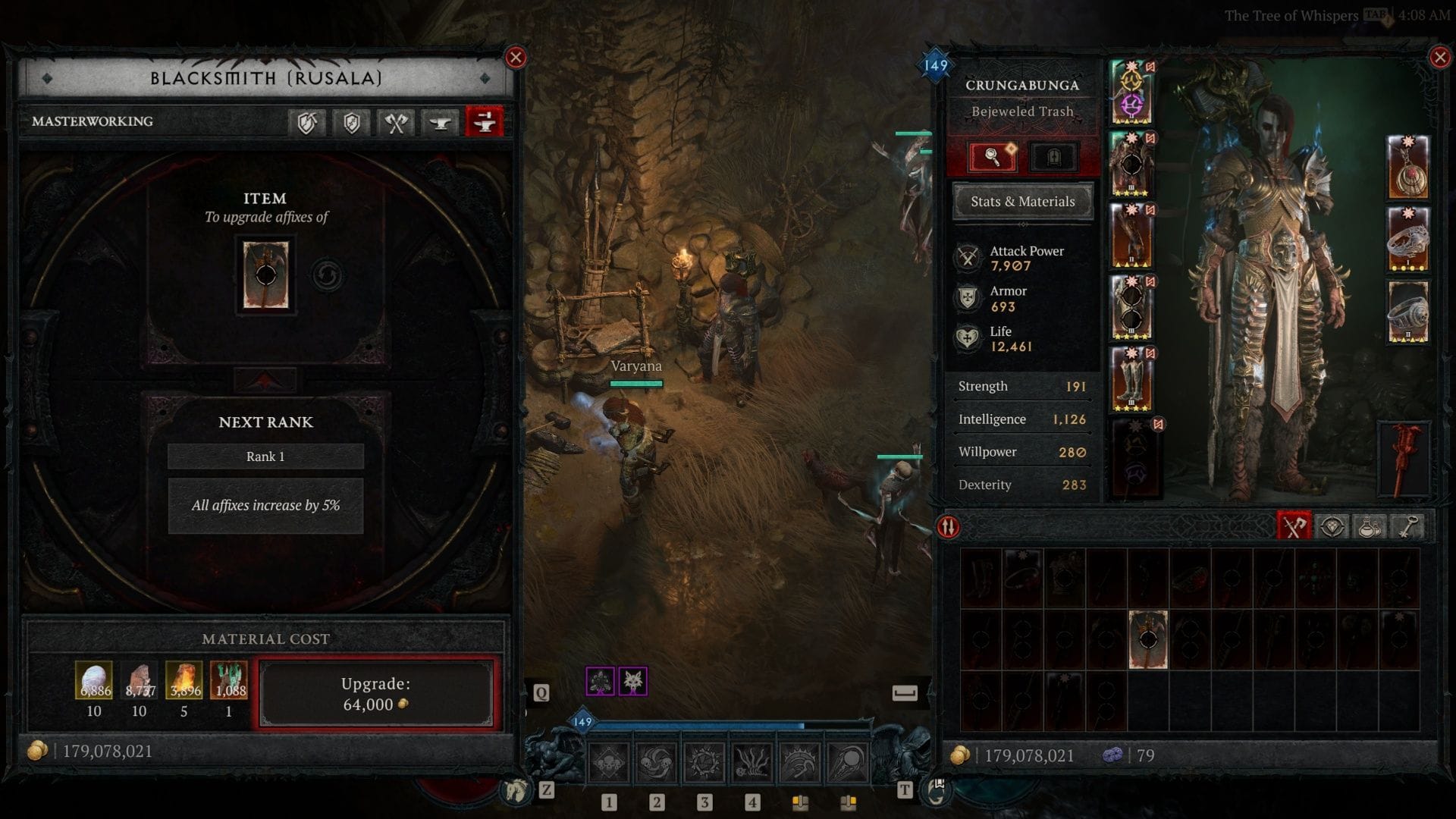The width and height of the screenshot is (1456, 819).
Task: Select the active hammer and anvil Masterworking tab
Action: tap(485, 122)
